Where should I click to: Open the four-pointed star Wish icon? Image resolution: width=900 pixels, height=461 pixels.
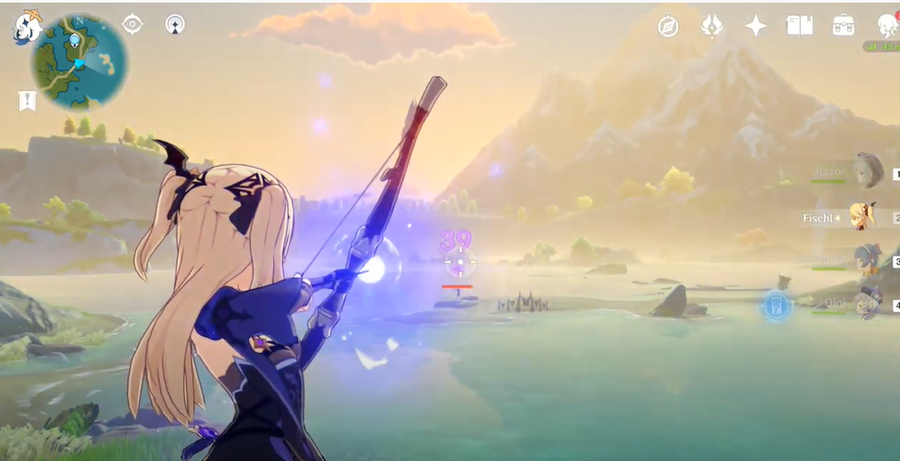[756, 26]
